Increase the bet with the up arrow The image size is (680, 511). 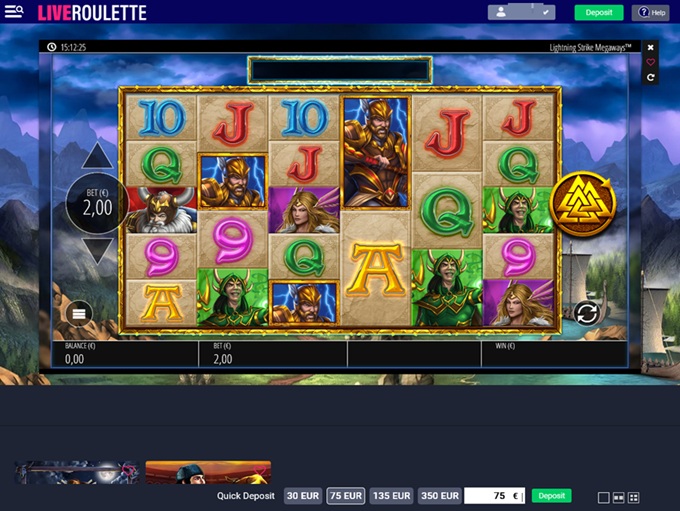click(97, 156)
